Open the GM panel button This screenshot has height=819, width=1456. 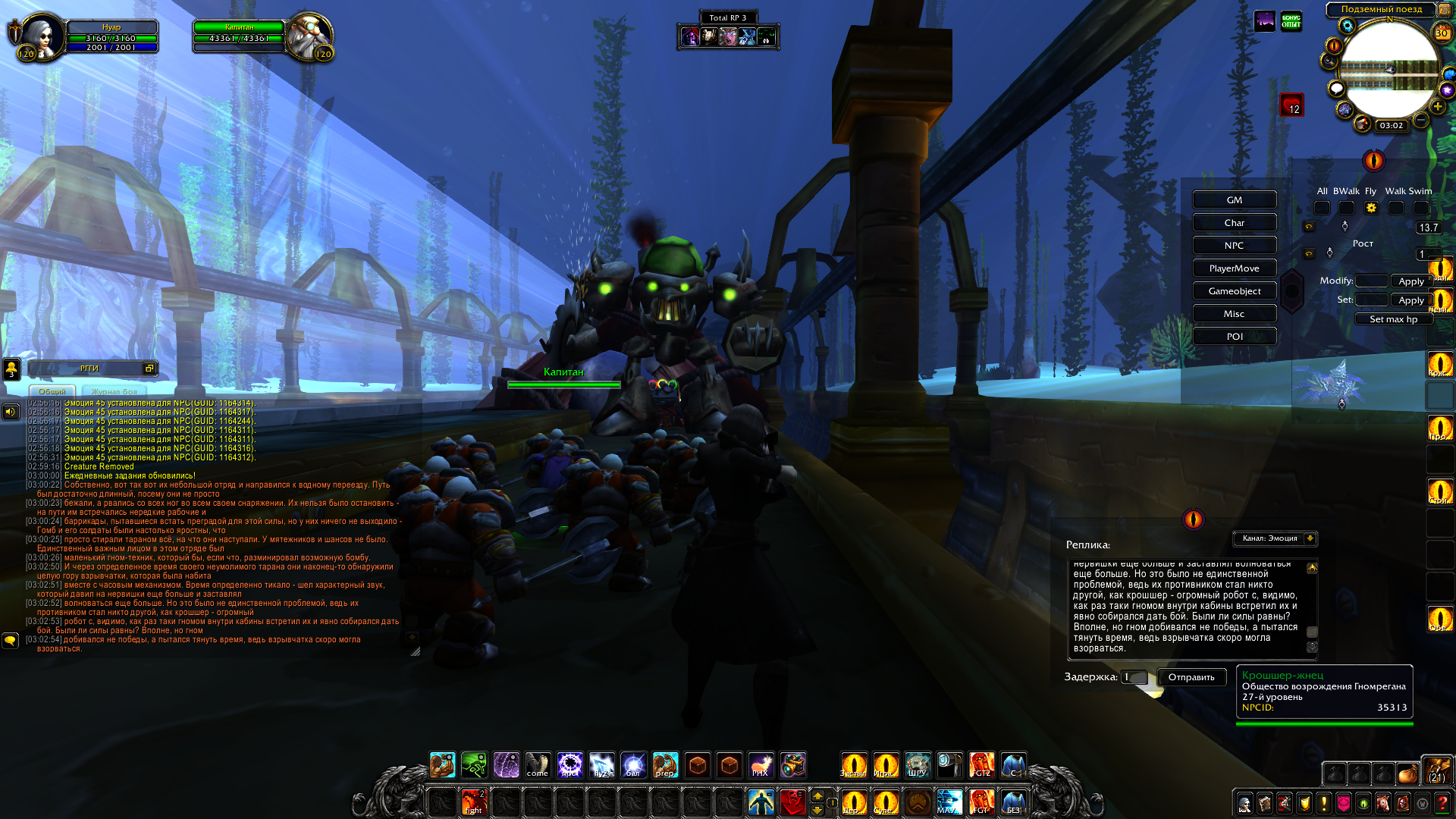1234,200
